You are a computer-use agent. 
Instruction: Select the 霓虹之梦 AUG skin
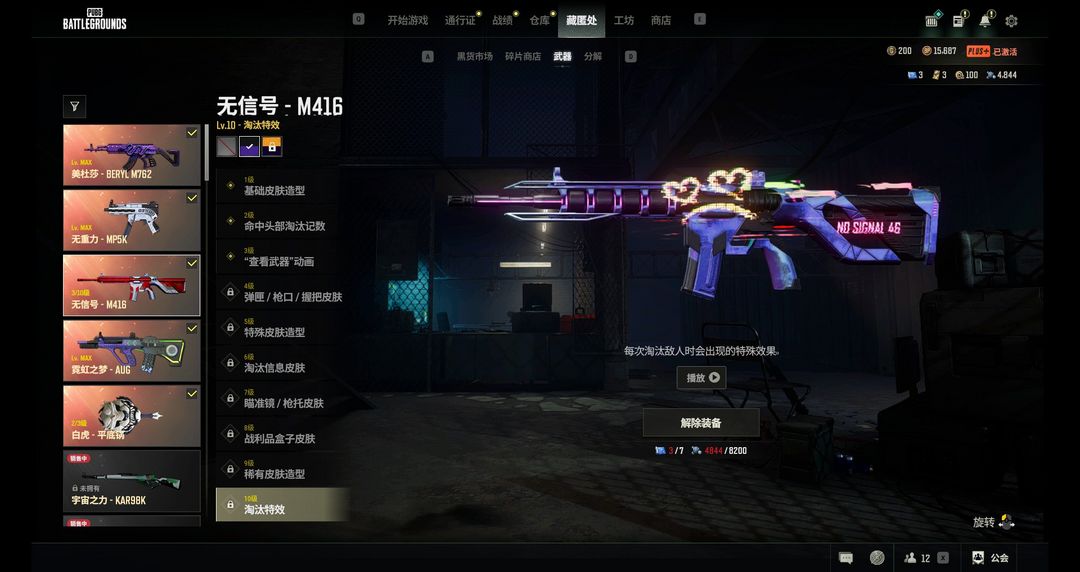click(x=132, y=350)
